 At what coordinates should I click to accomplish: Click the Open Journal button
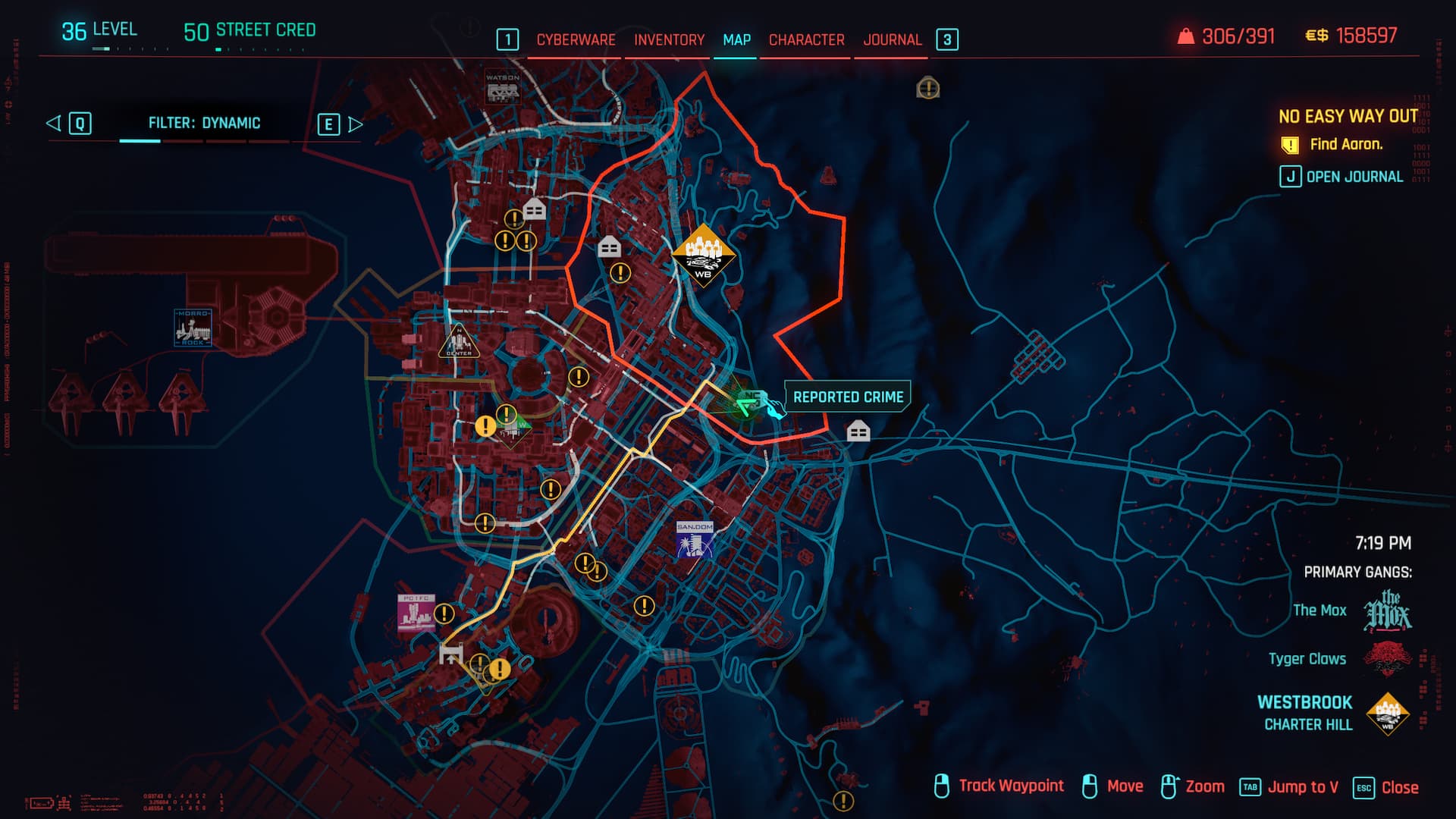click(1342, 177)
